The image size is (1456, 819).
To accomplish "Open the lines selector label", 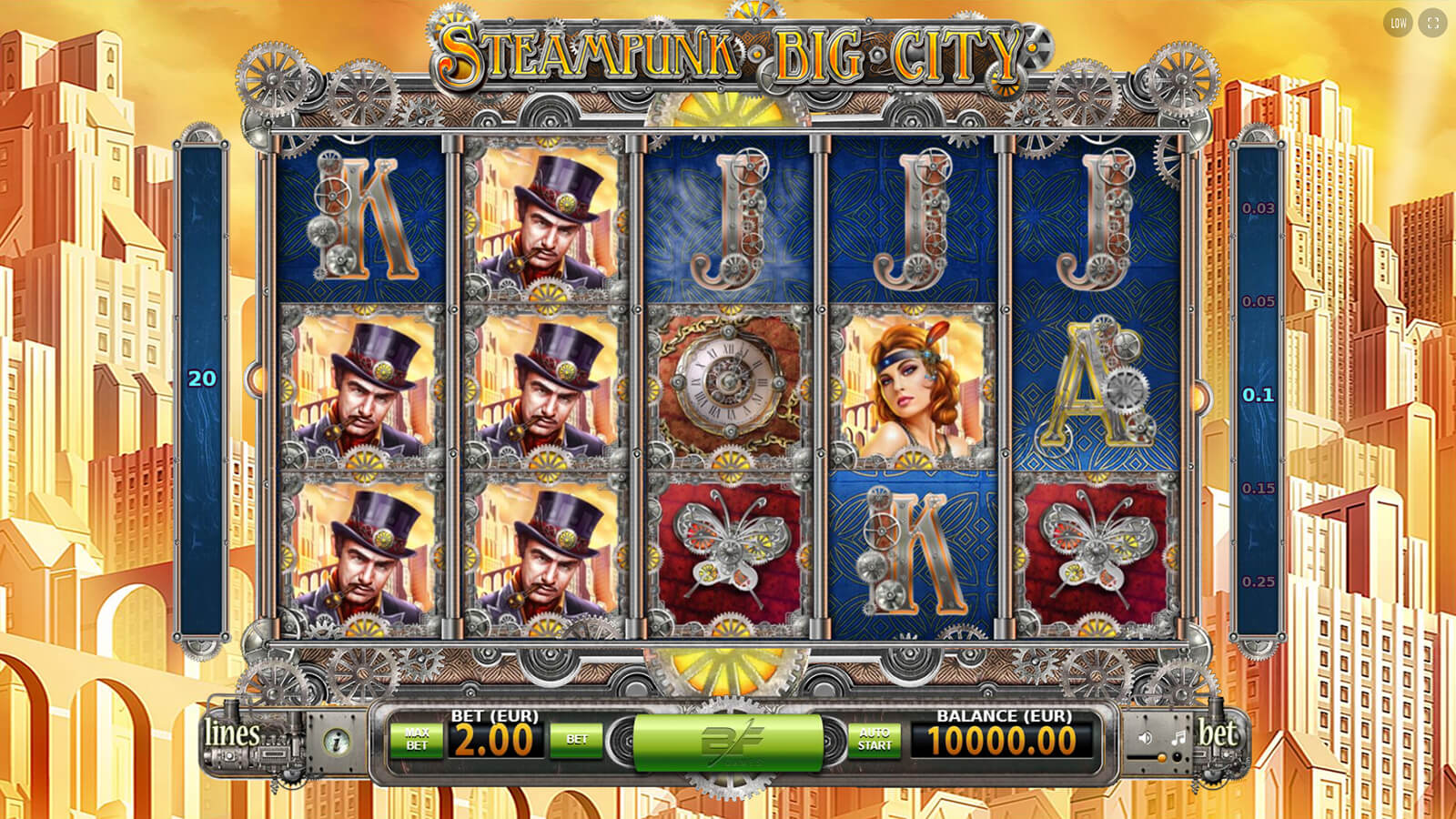I will pos(232,733).
